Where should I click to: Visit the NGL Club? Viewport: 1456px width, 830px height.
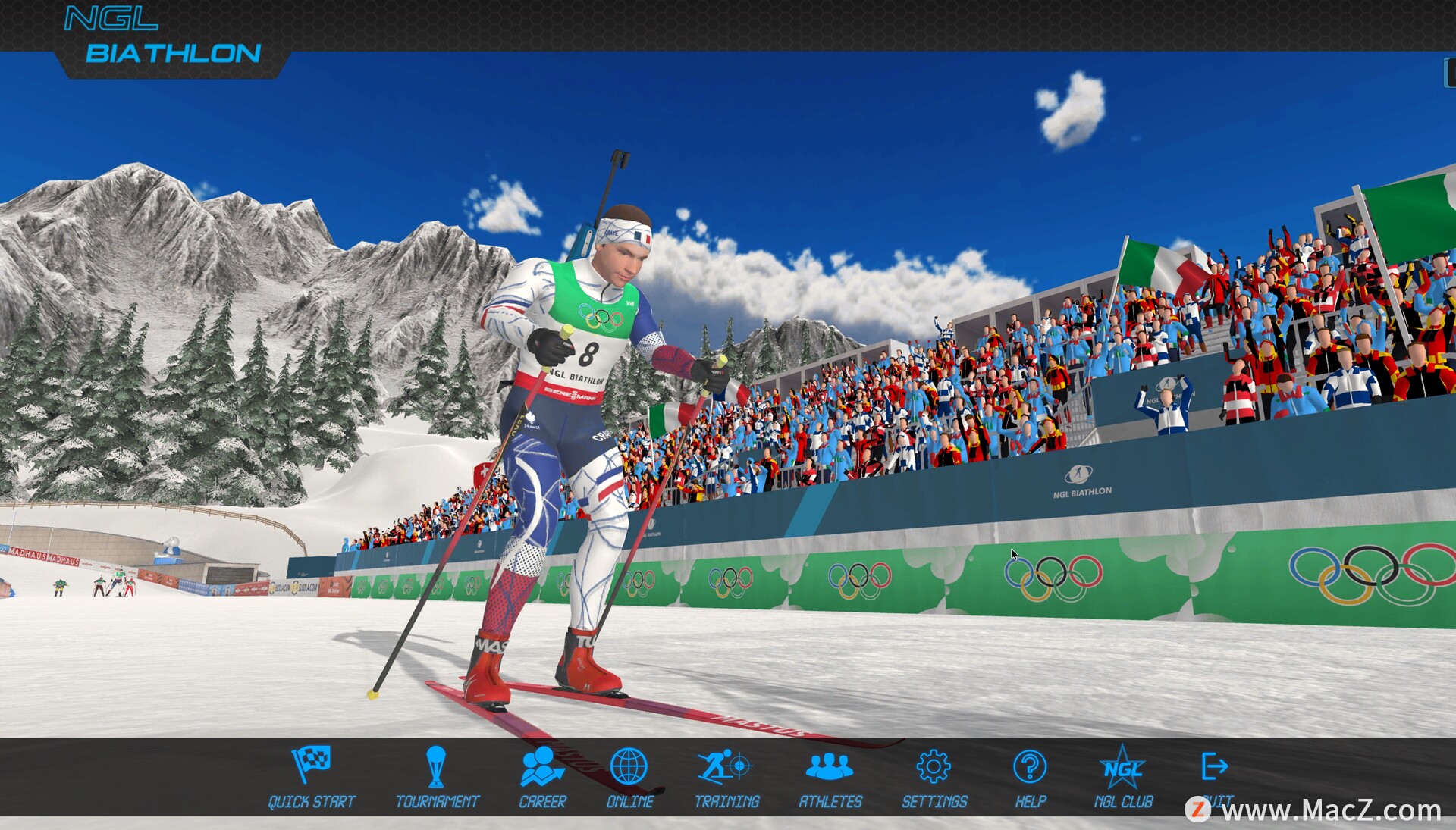pyautogui.click(x=1123, y=776)
